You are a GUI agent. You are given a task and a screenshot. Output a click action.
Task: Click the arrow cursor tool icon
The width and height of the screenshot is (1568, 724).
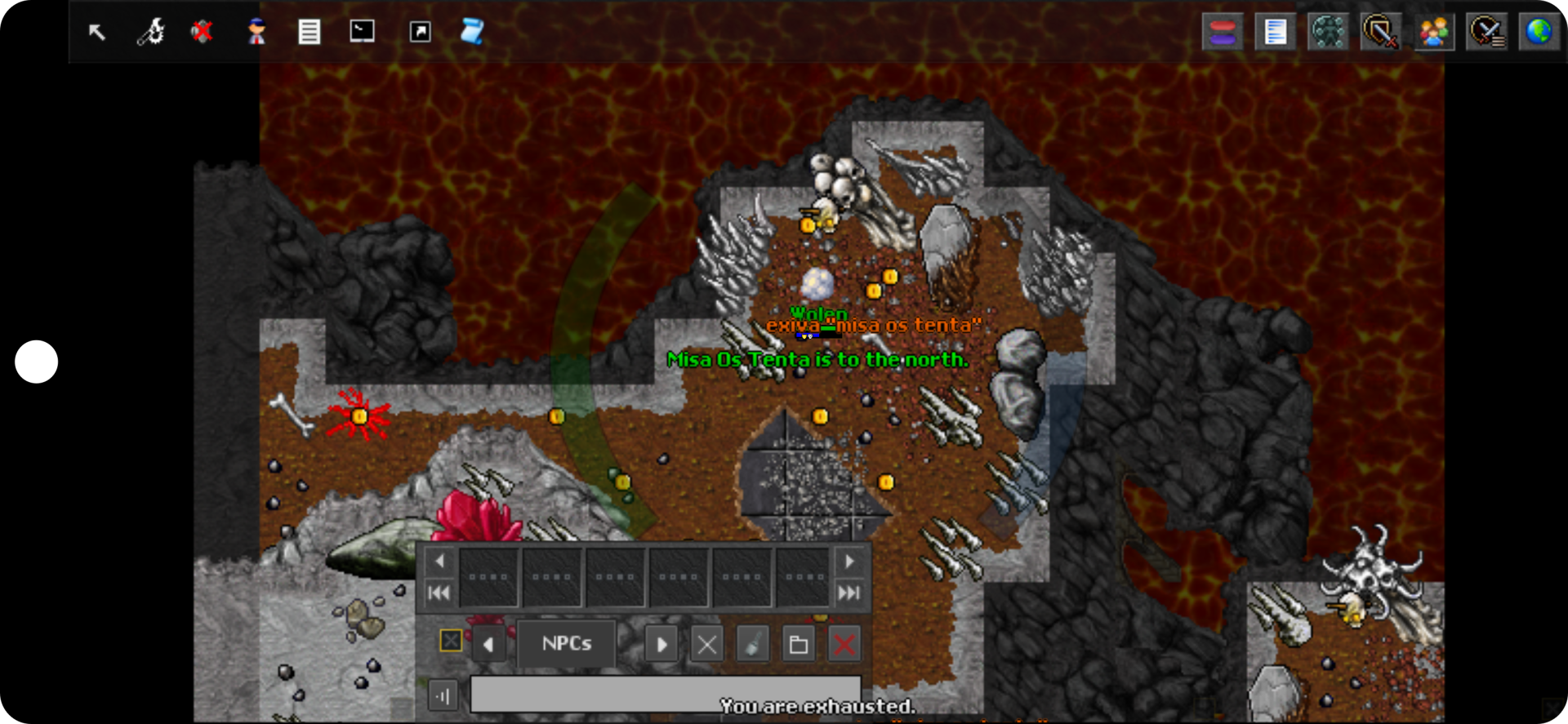pyautogui.click(x=97, y=32)
